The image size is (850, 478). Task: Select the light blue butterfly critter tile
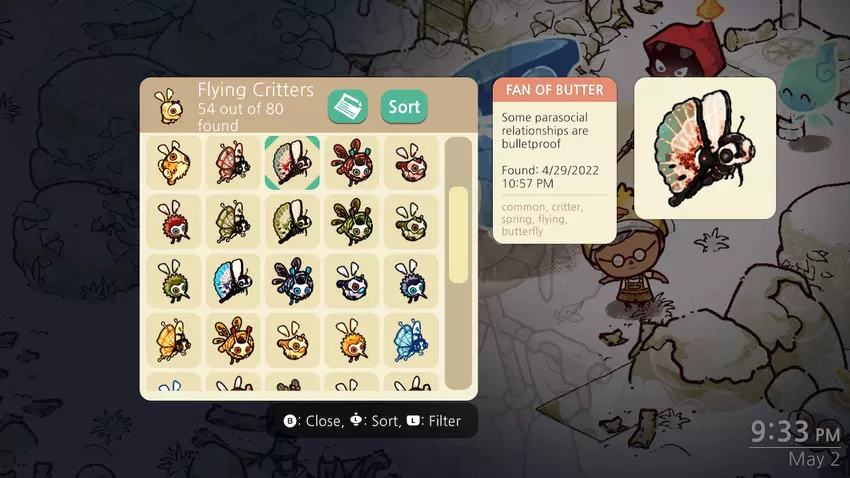[x=411, y=341]
